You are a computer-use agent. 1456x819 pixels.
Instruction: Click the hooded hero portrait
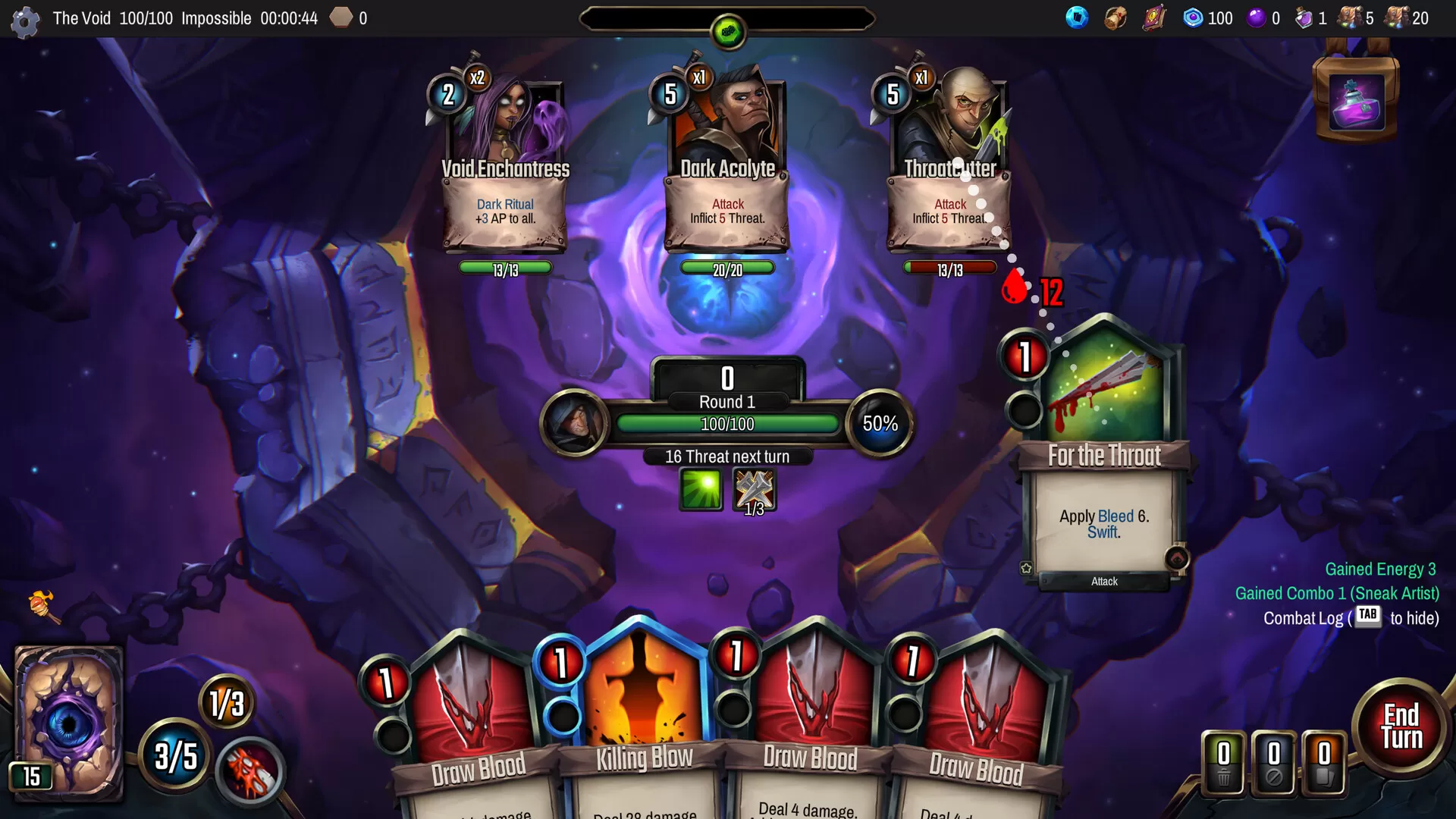coord(574,422)
